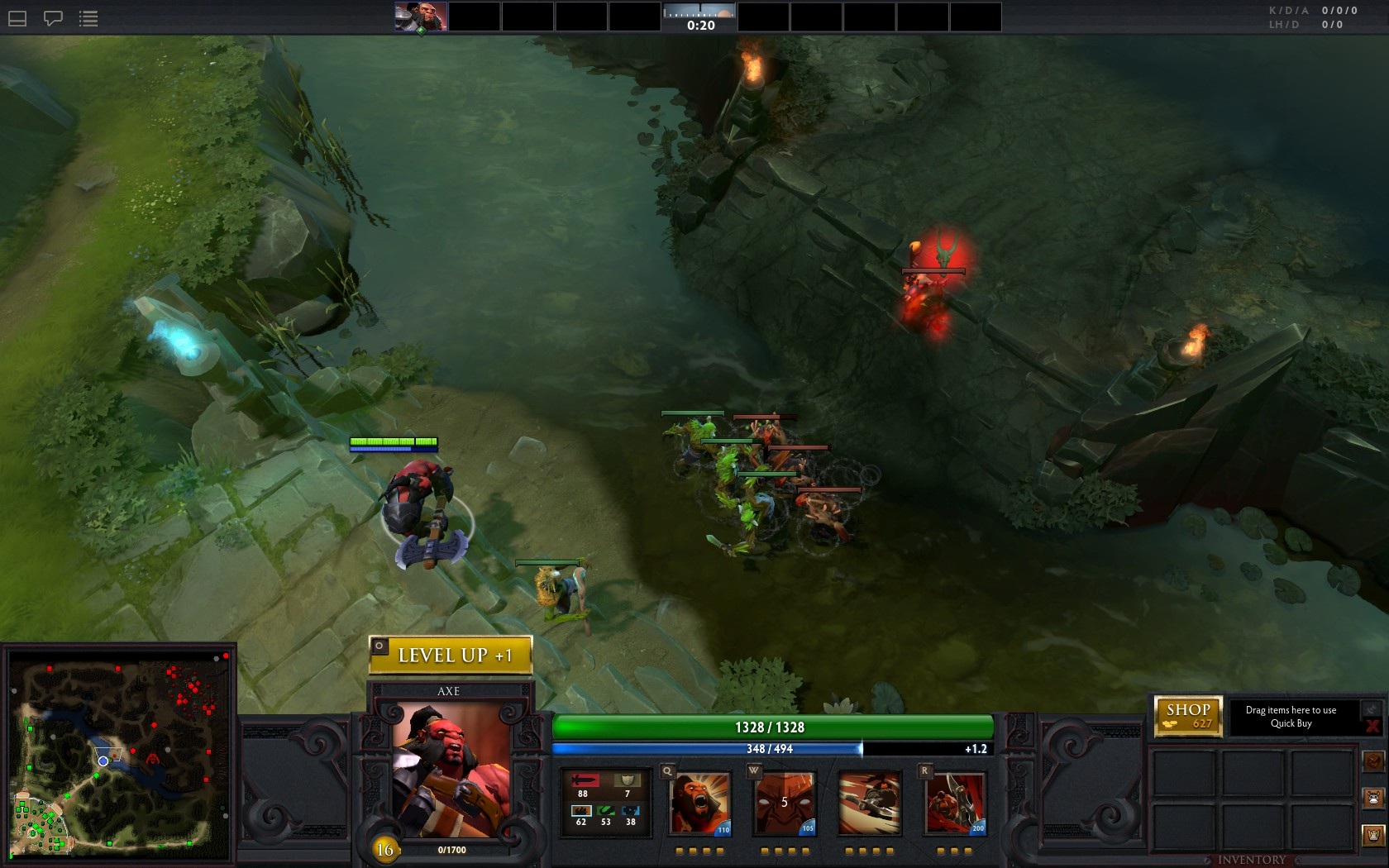Clear Quick Buy with the red X
The width and height of the screenshot is (1389, 868).
[1372, 727]
